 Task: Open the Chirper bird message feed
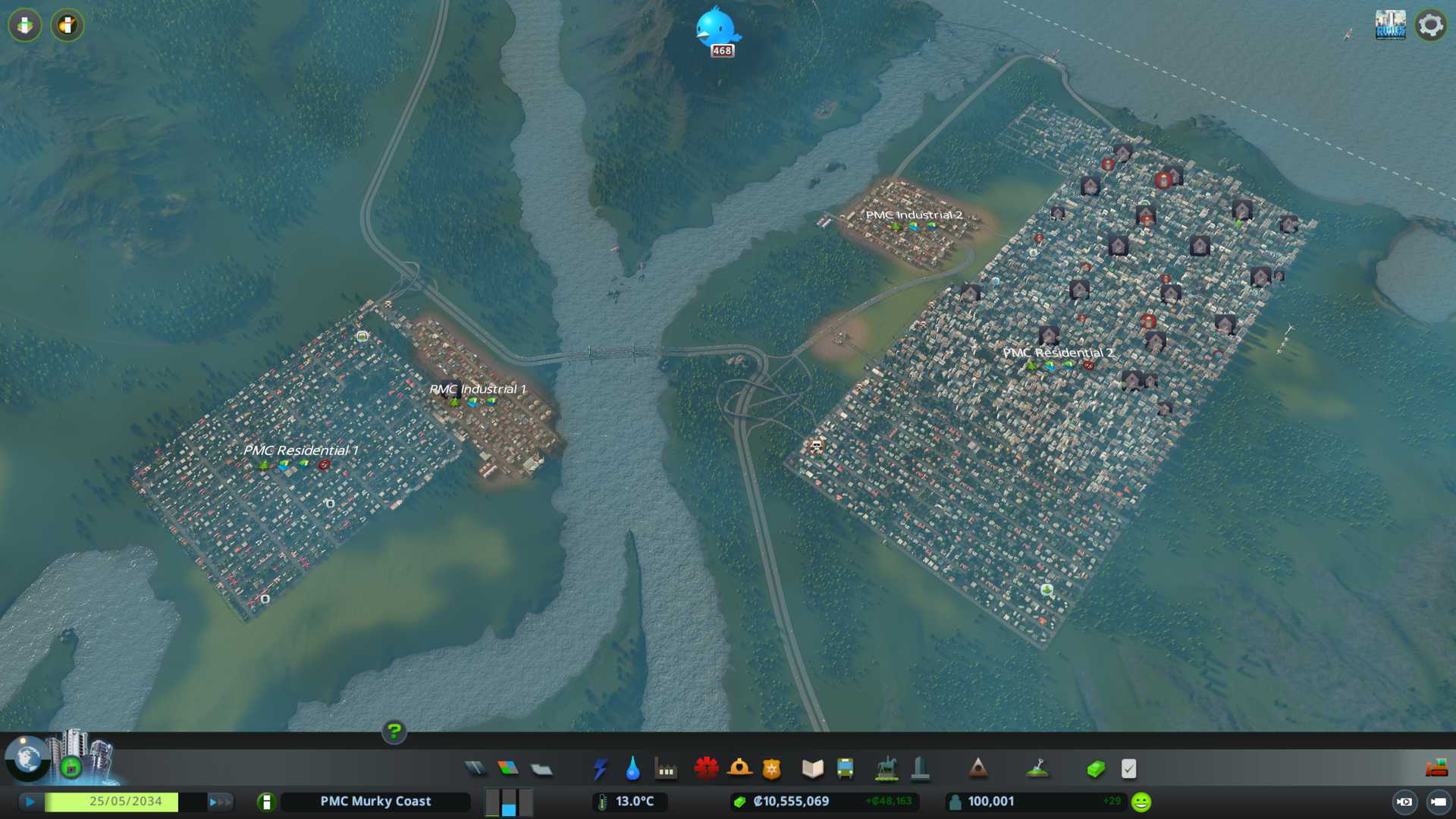click(716, 28)
